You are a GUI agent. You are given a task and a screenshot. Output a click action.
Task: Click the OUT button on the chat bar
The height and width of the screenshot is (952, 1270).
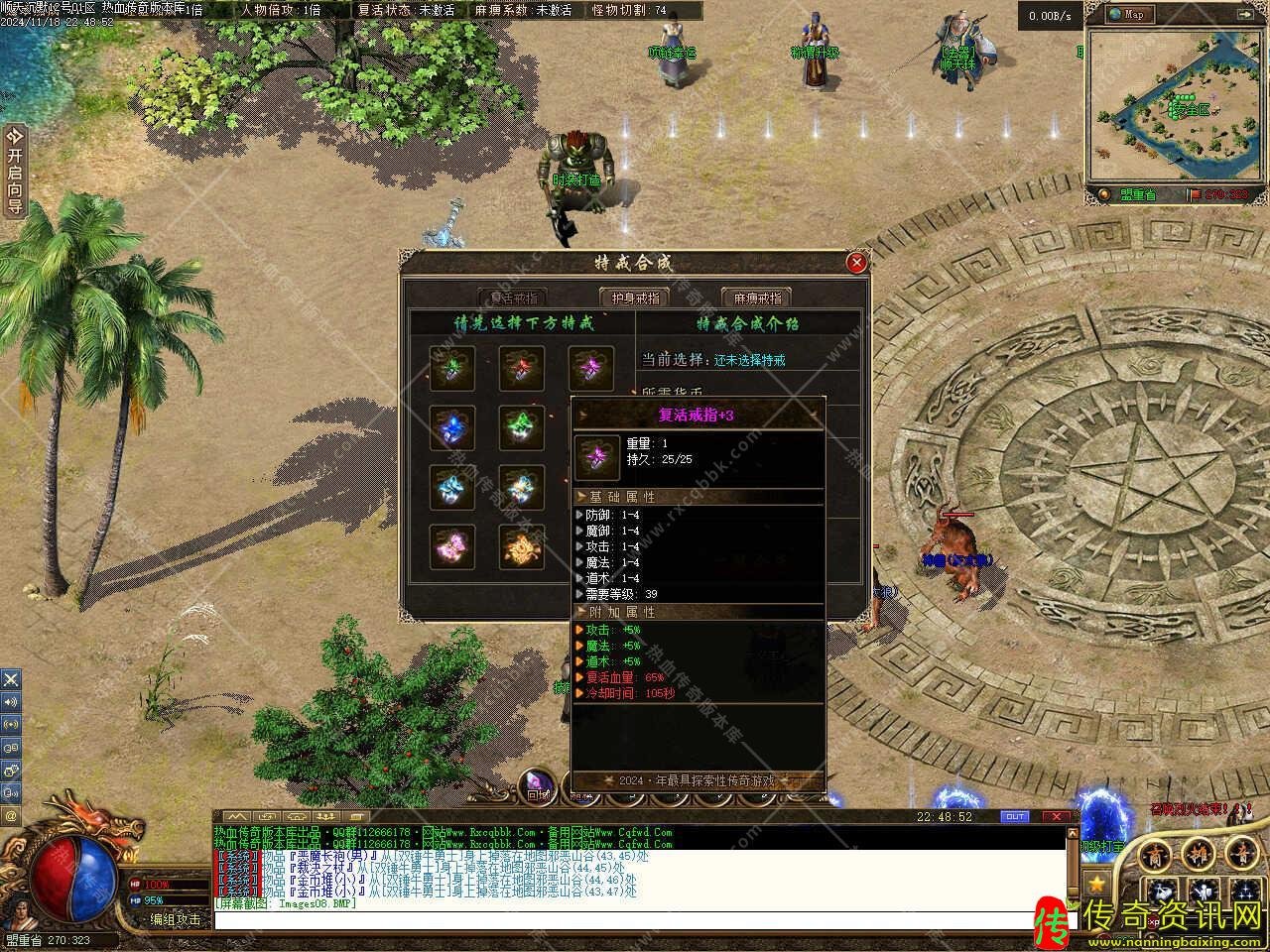[1015, 817]
